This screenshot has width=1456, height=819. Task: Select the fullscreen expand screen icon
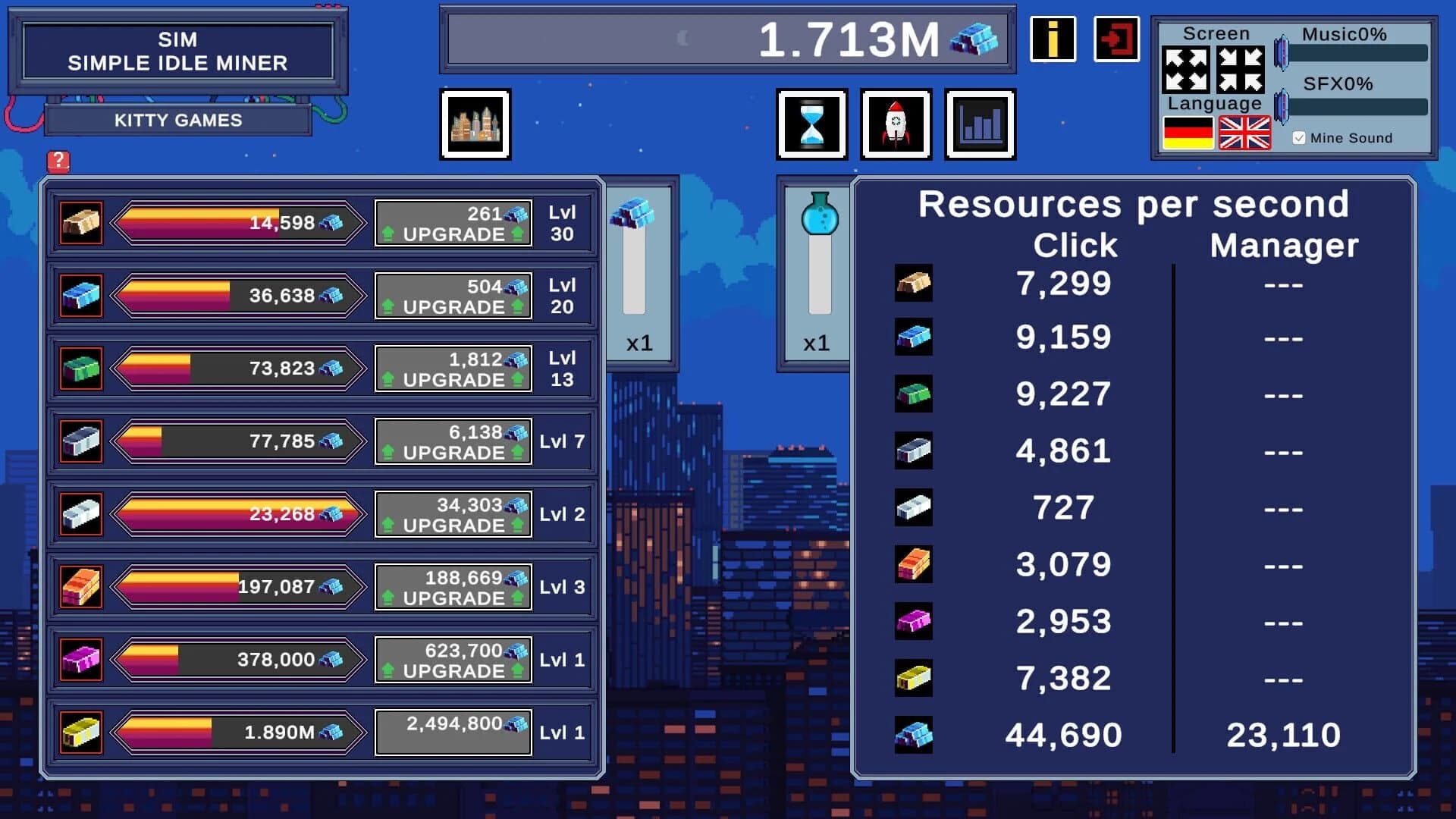(x=1188, y=69)
